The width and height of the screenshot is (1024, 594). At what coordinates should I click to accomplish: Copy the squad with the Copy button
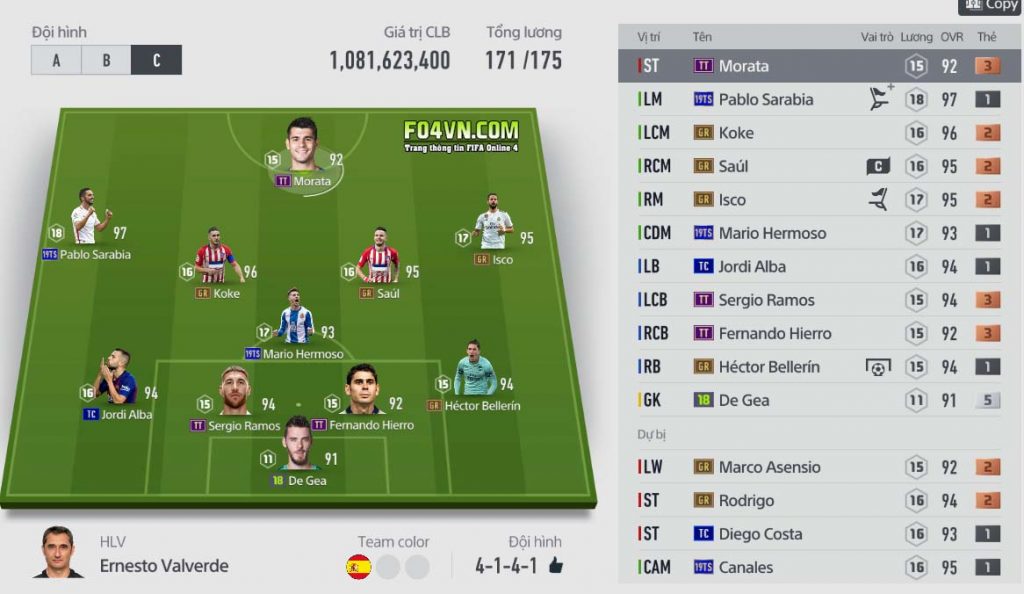coord(990,5)
